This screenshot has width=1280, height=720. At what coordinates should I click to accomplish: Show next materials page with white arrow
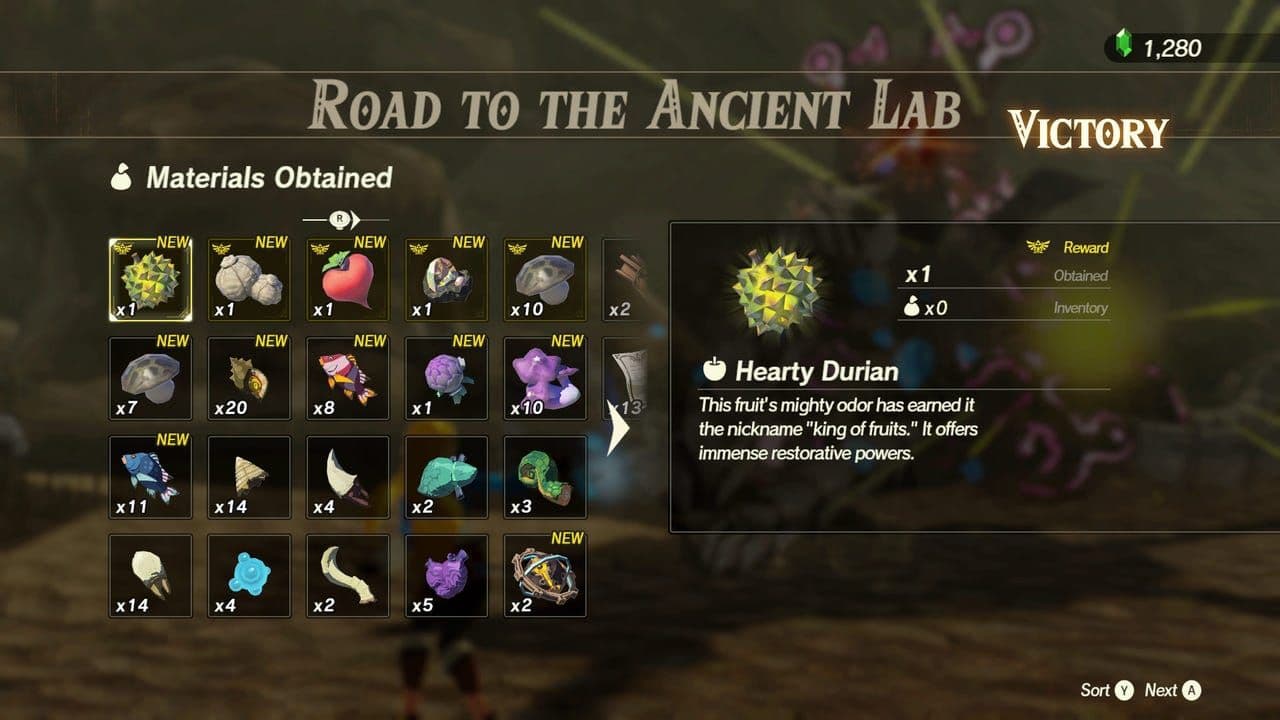click(618, 428)
